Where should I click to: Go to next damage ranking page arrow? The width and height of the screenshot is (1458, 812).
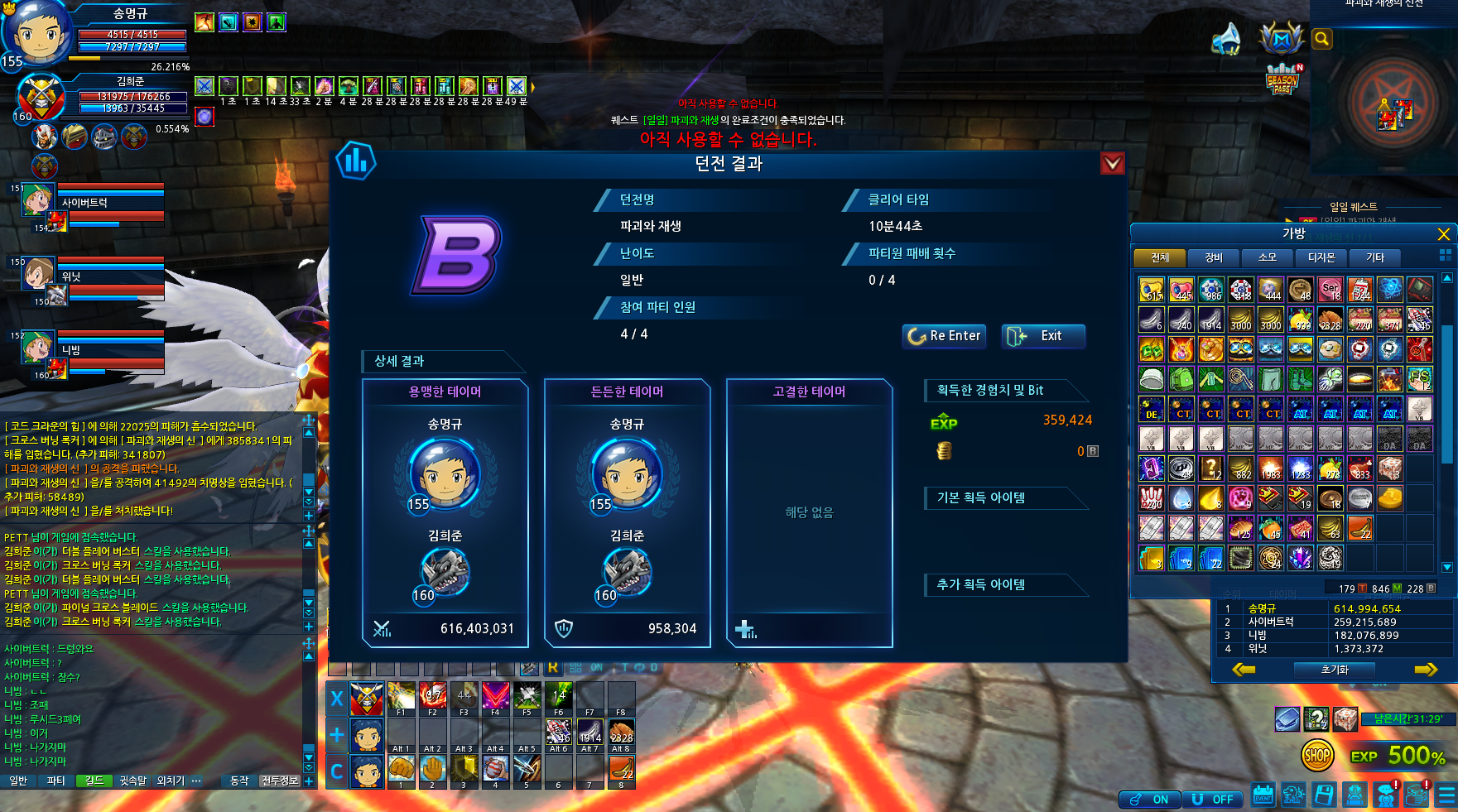click(1425, 670)
